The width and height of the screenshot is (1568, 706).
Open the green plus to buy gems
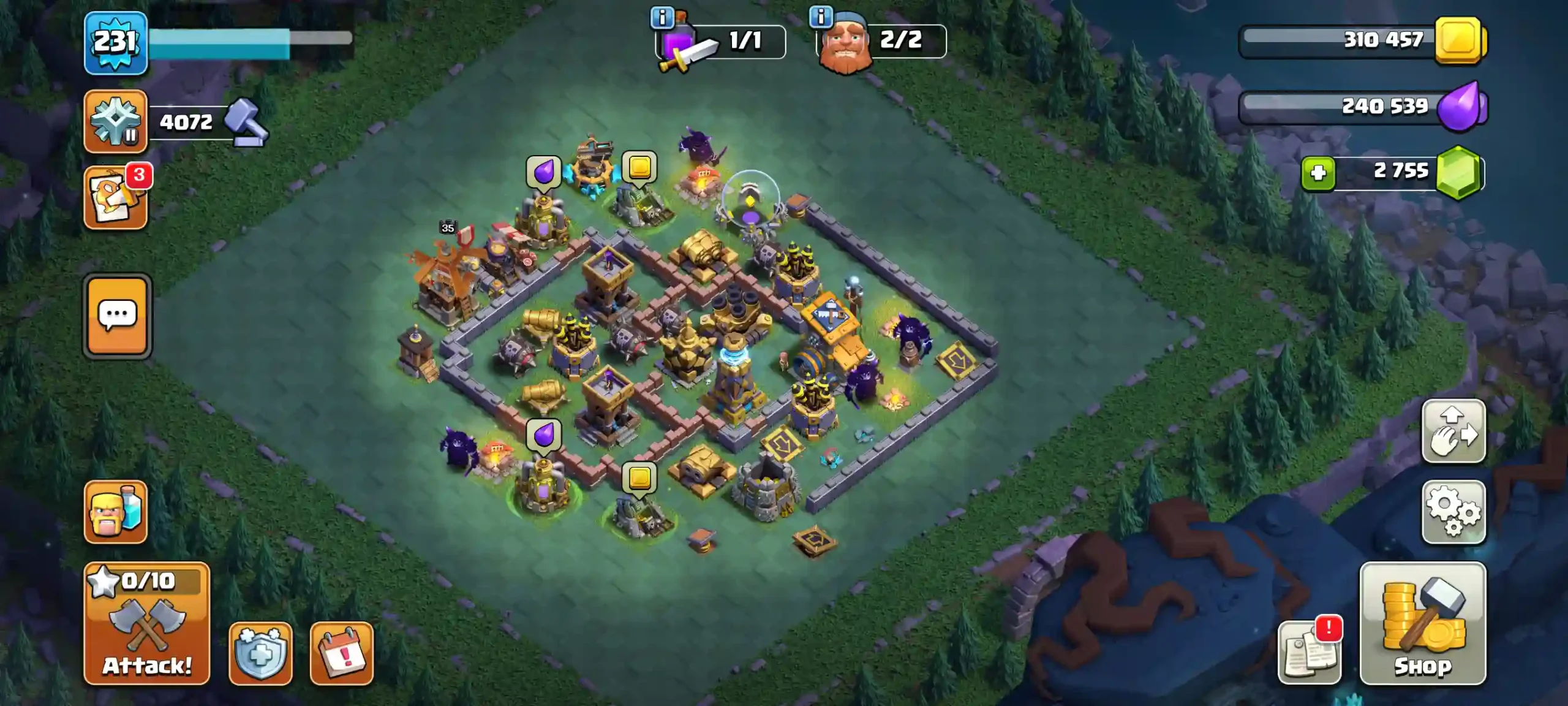click(1318, 173)
